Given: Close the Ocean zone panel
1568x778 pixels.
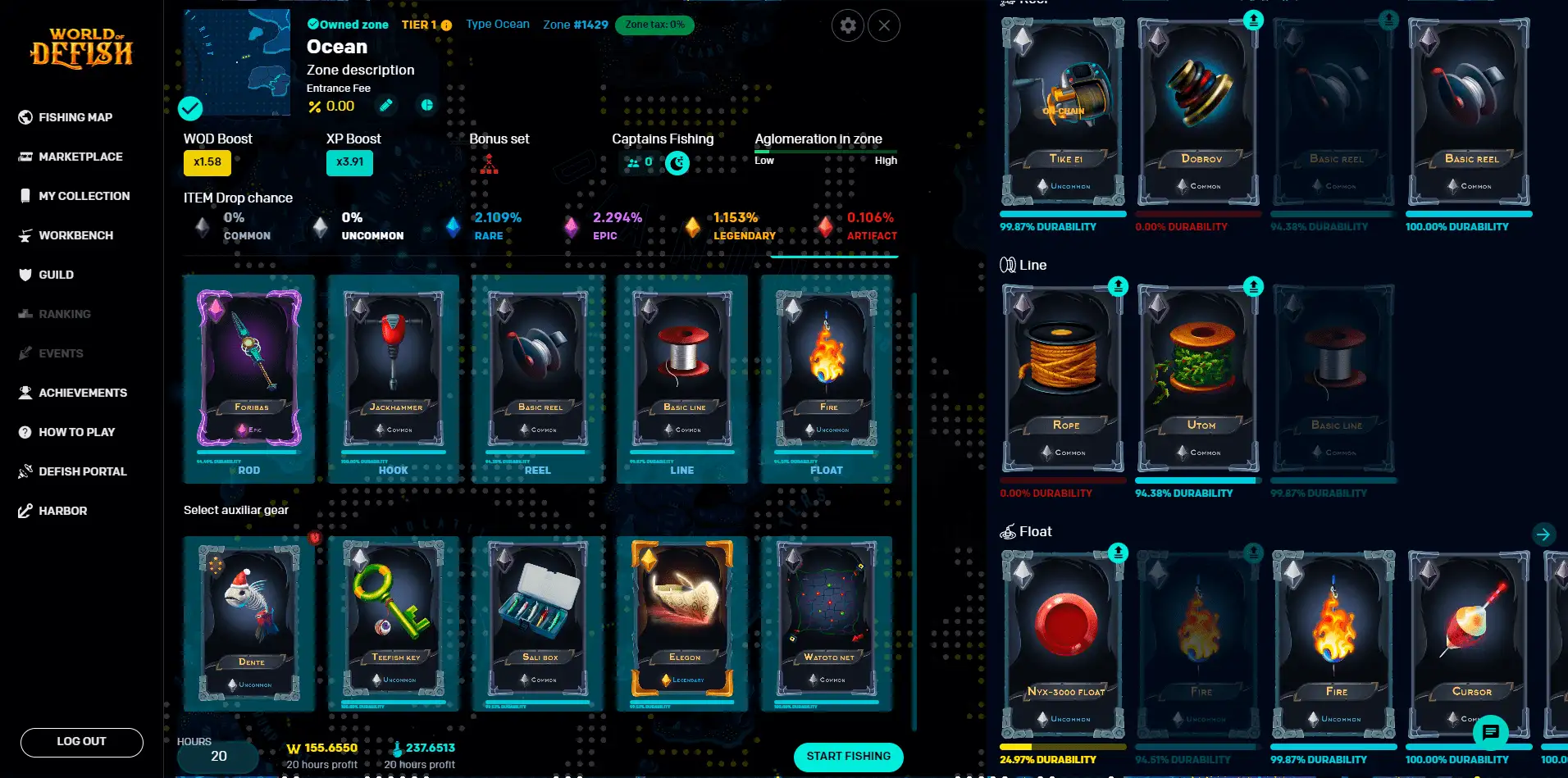Looking at the screenshot, I should [x=883, y=25].
